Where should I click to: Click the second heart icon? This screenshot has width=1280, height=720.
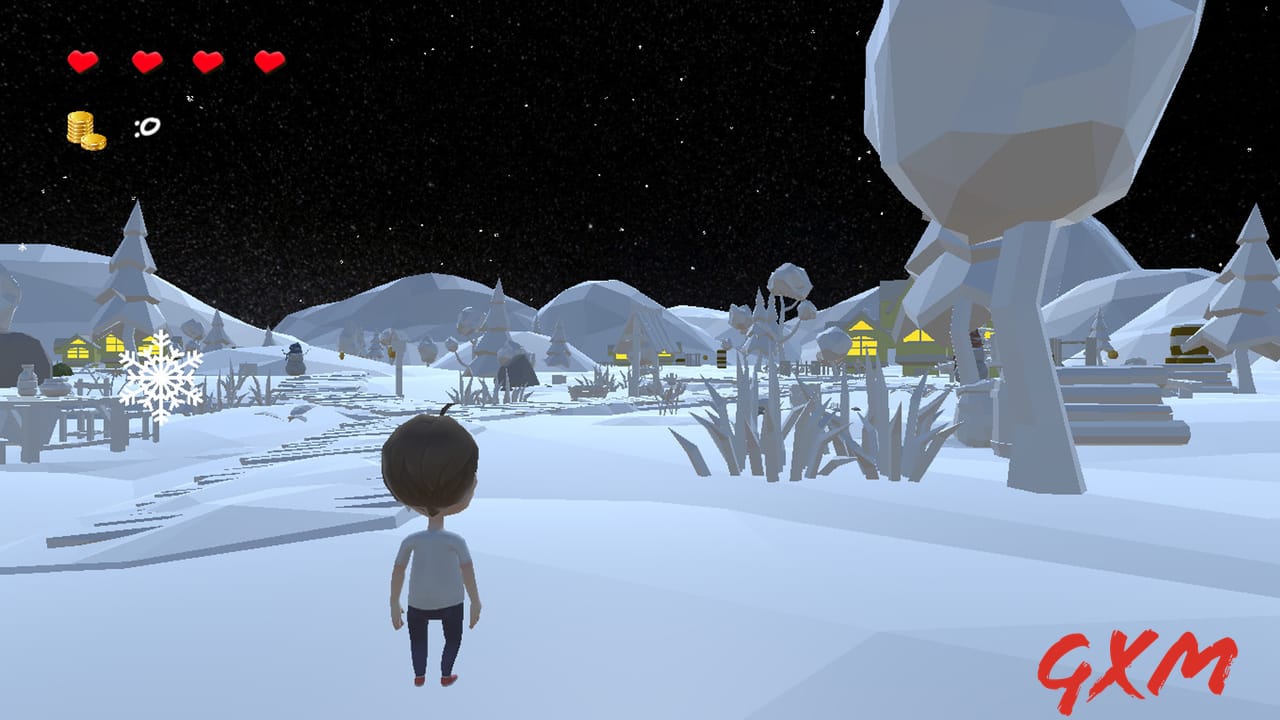click(x=145, y=60)
